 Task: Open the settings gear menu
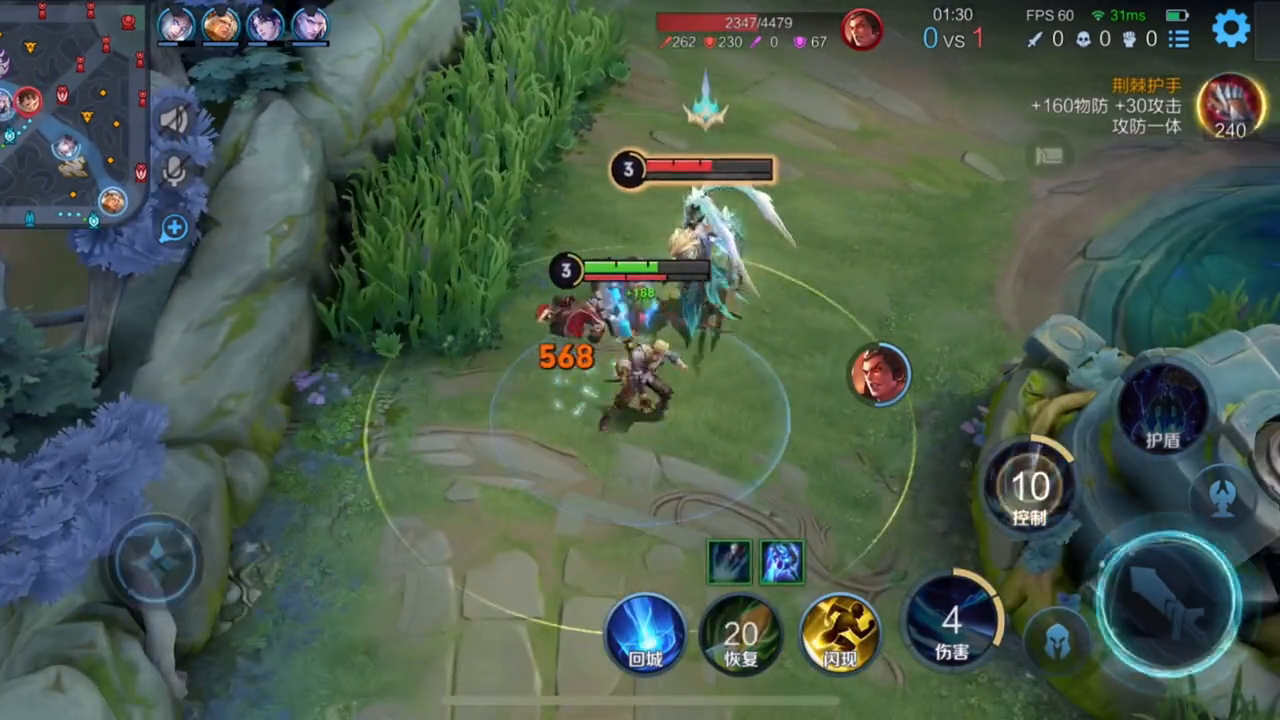pos(1231,28)
